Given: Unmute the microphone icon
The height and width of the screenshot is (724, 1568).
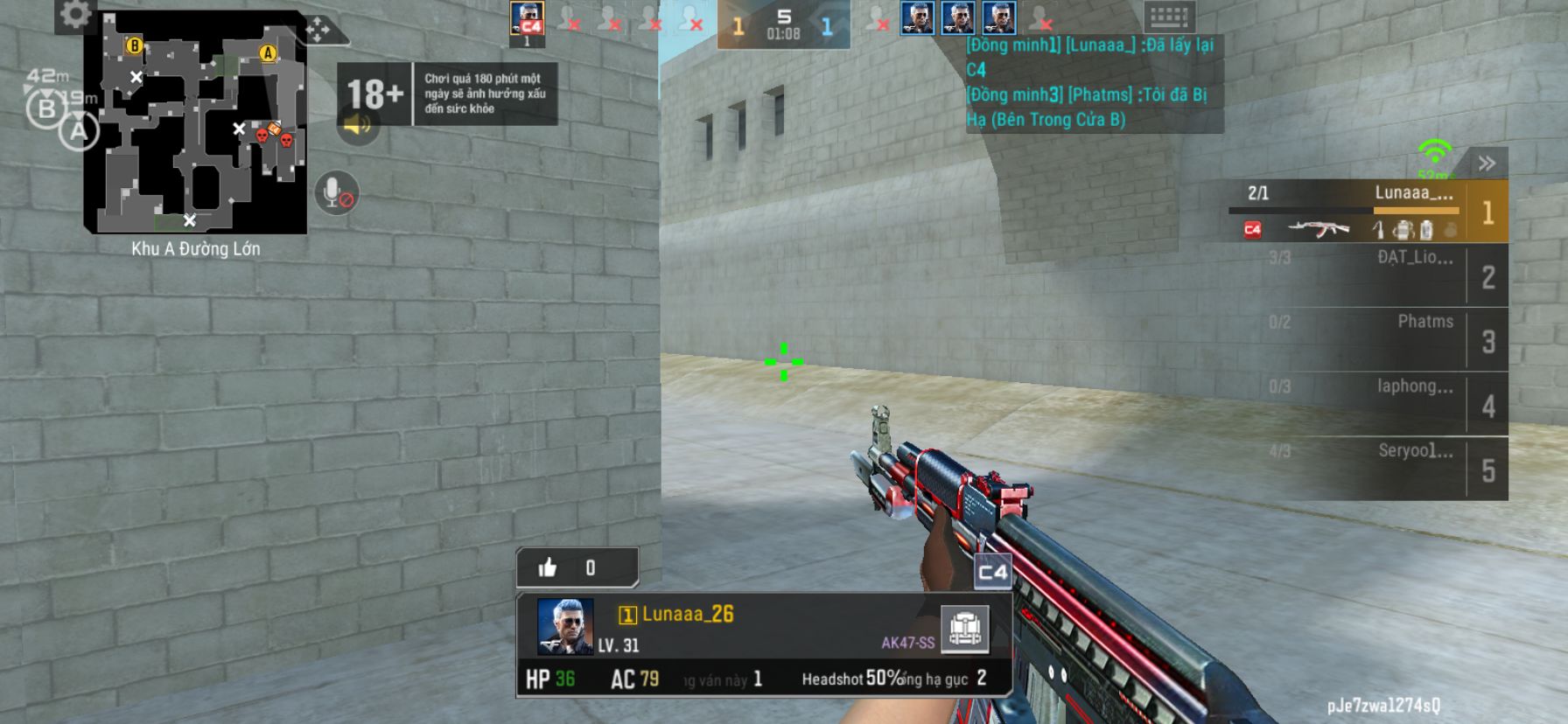Looking at the screenshot, I should [x=335, y=193].
